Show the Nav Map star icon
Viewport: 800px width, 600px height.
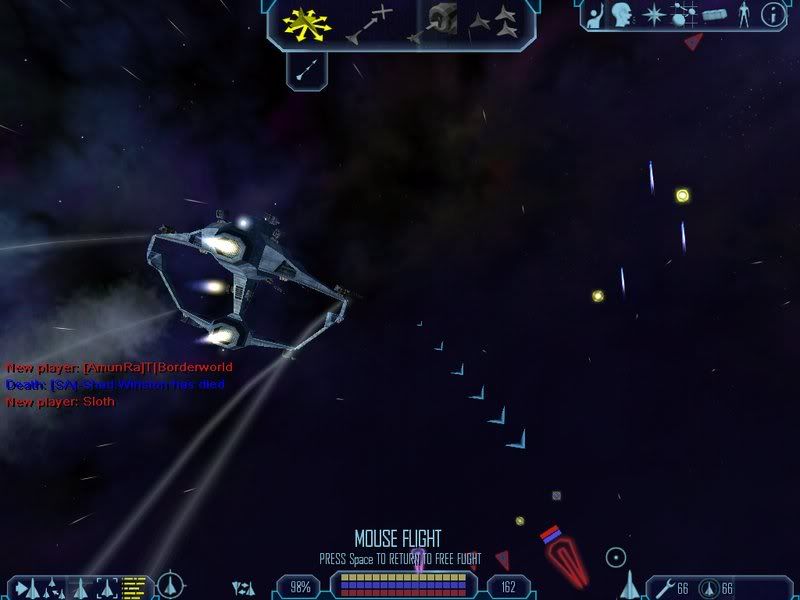(x=653, y=15)
